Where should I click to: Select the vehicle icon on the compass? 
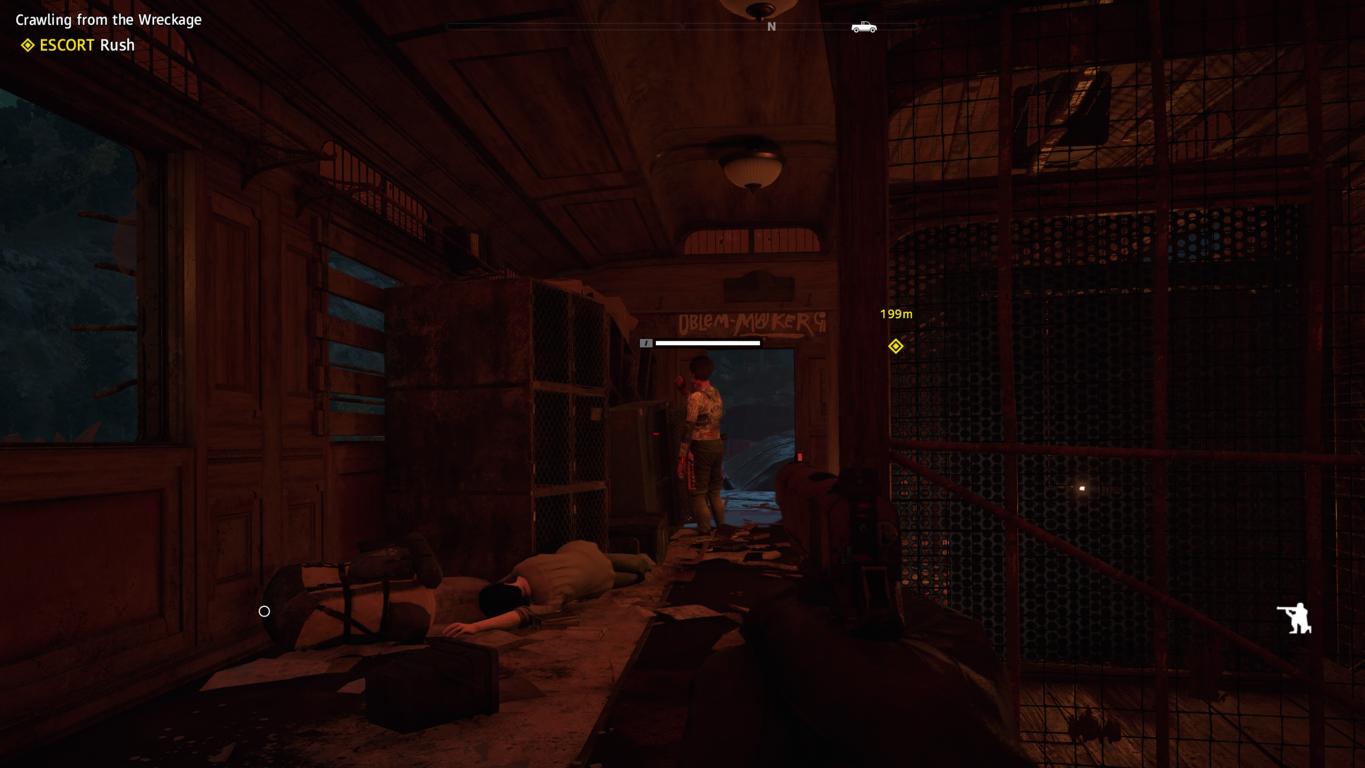tap(864, 27)
